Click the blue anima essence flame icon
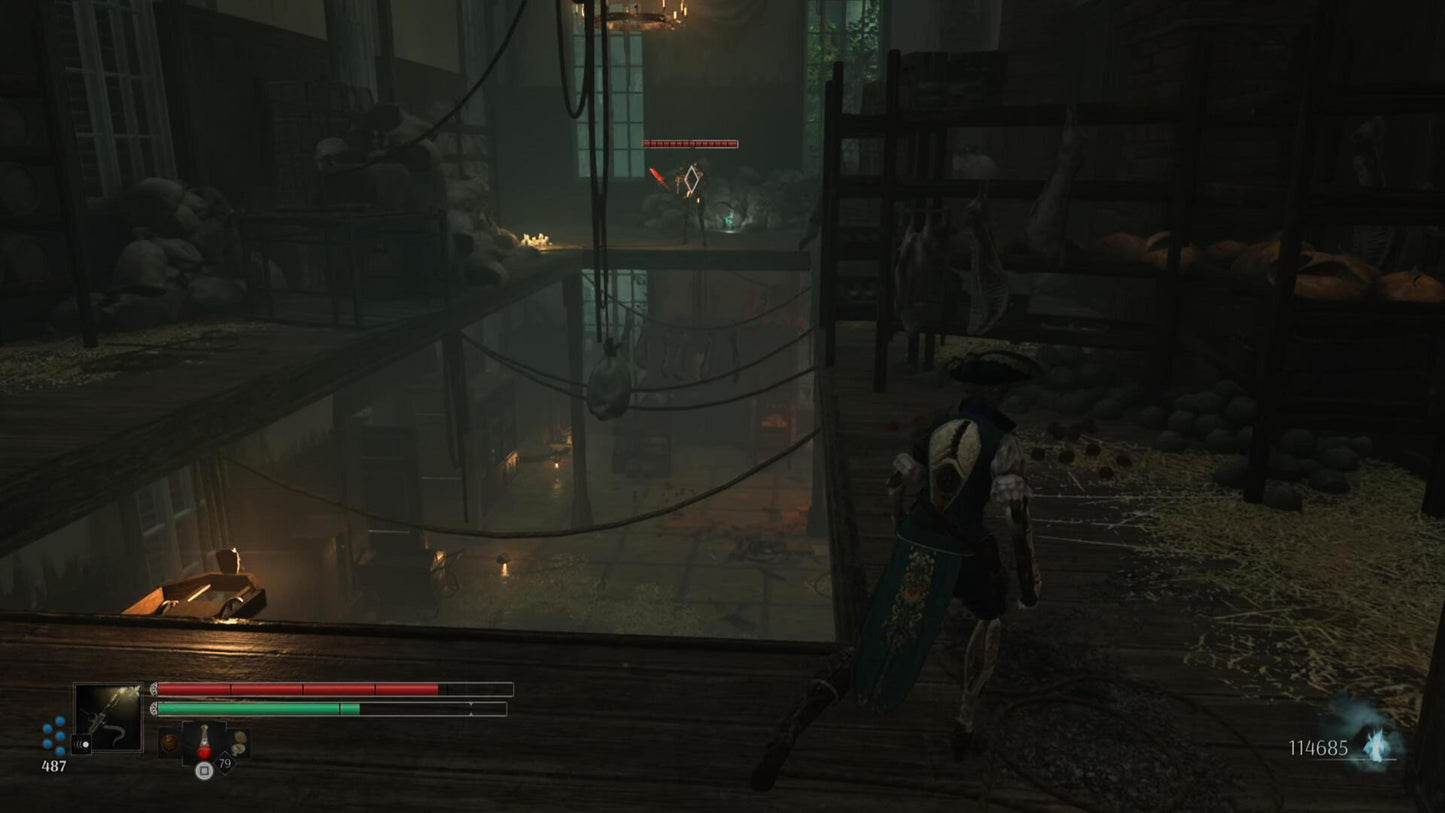1445x813 pixels. coord(1378,746)
